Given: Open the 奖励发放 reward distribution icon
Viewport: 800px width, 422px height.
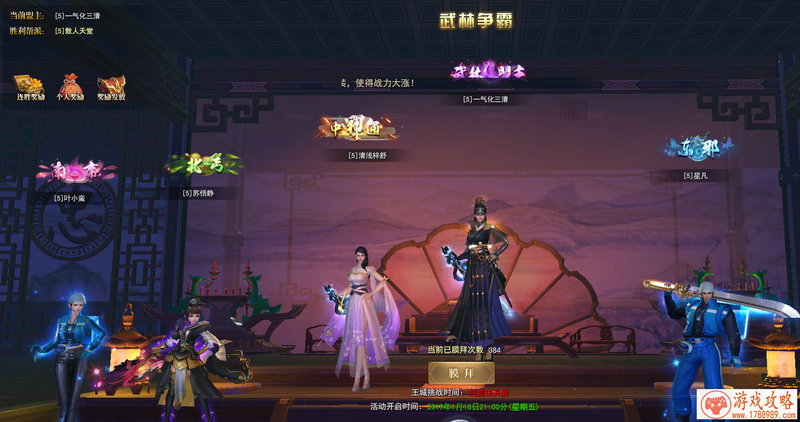Looking at the screenshot, I should point(110,85).
